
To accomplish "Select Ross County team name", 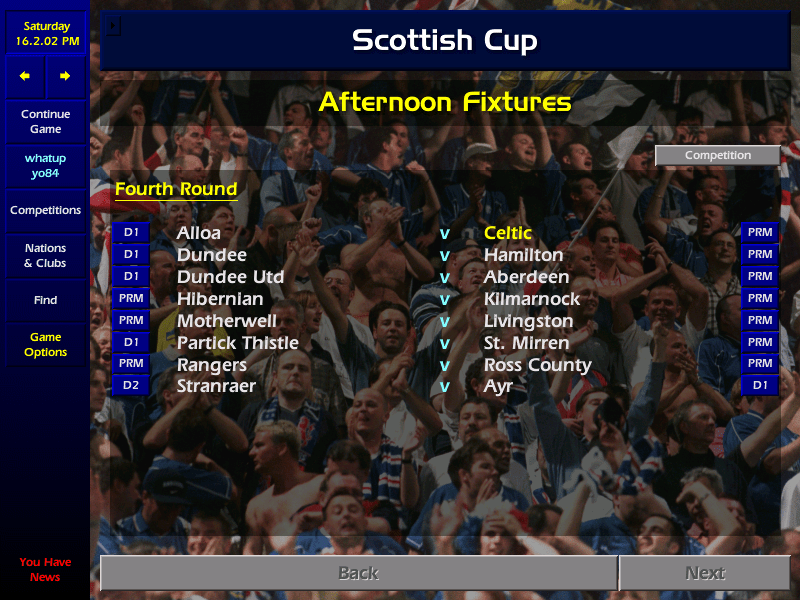I will click(x=537, y=365).
